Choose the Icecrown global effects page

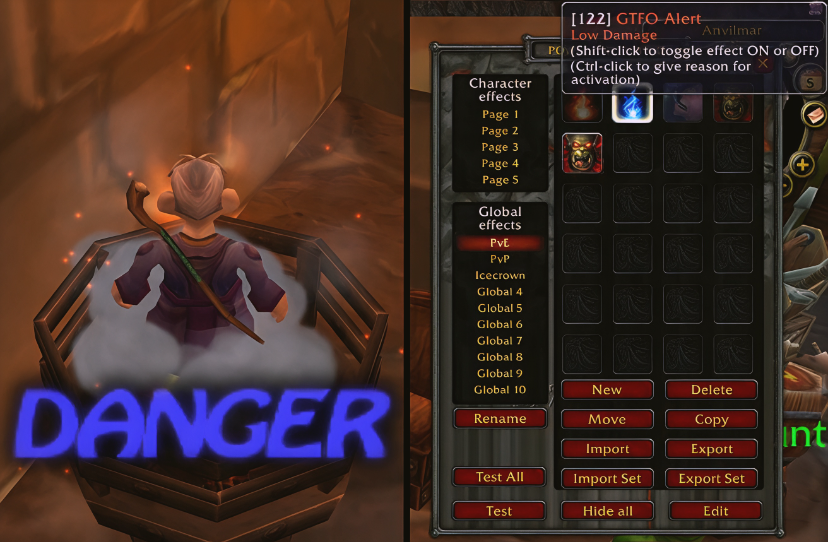(500, 276)
